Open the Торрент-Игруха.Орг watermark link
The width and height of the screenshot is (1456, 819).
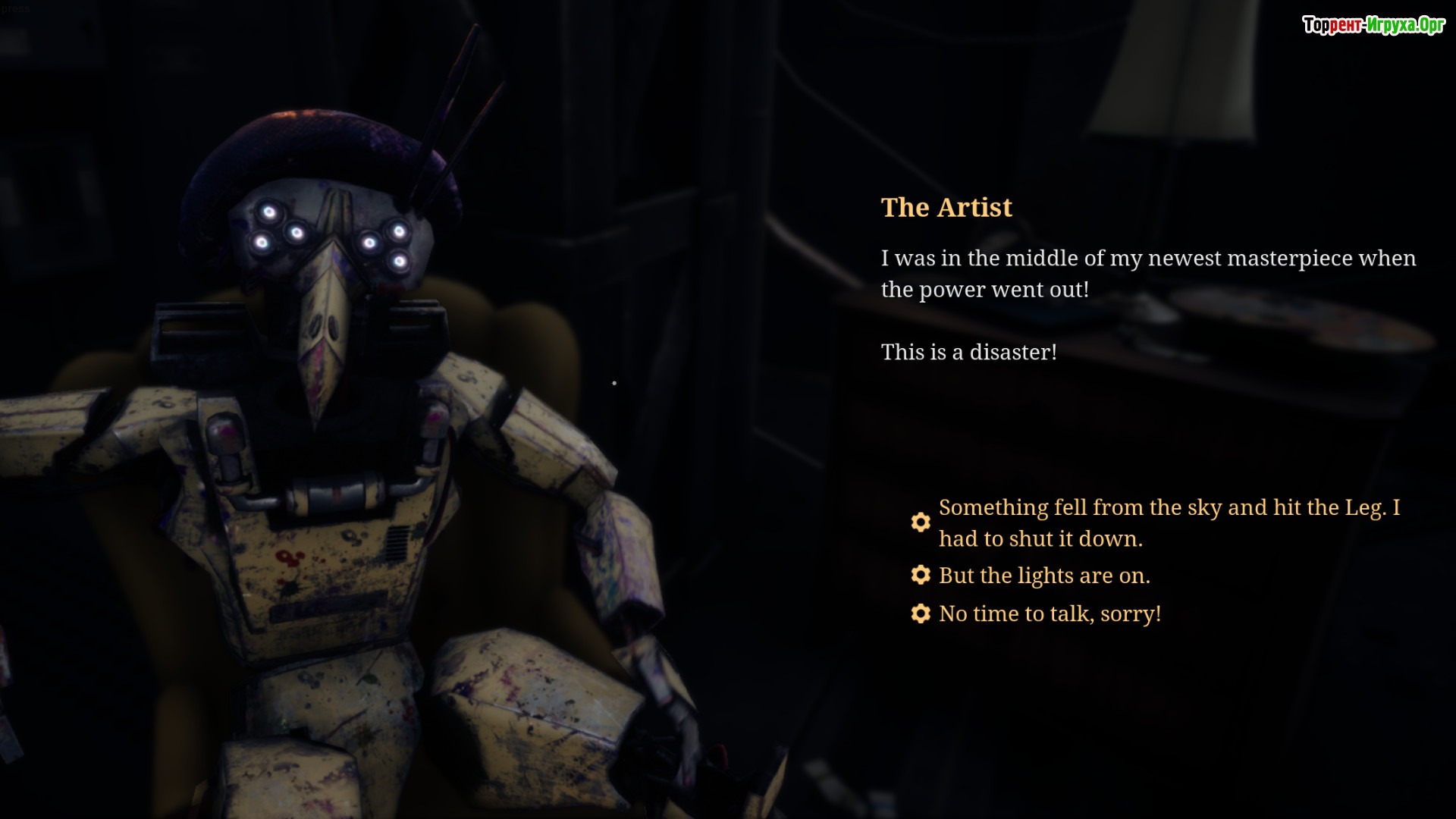pos(1373,25)
